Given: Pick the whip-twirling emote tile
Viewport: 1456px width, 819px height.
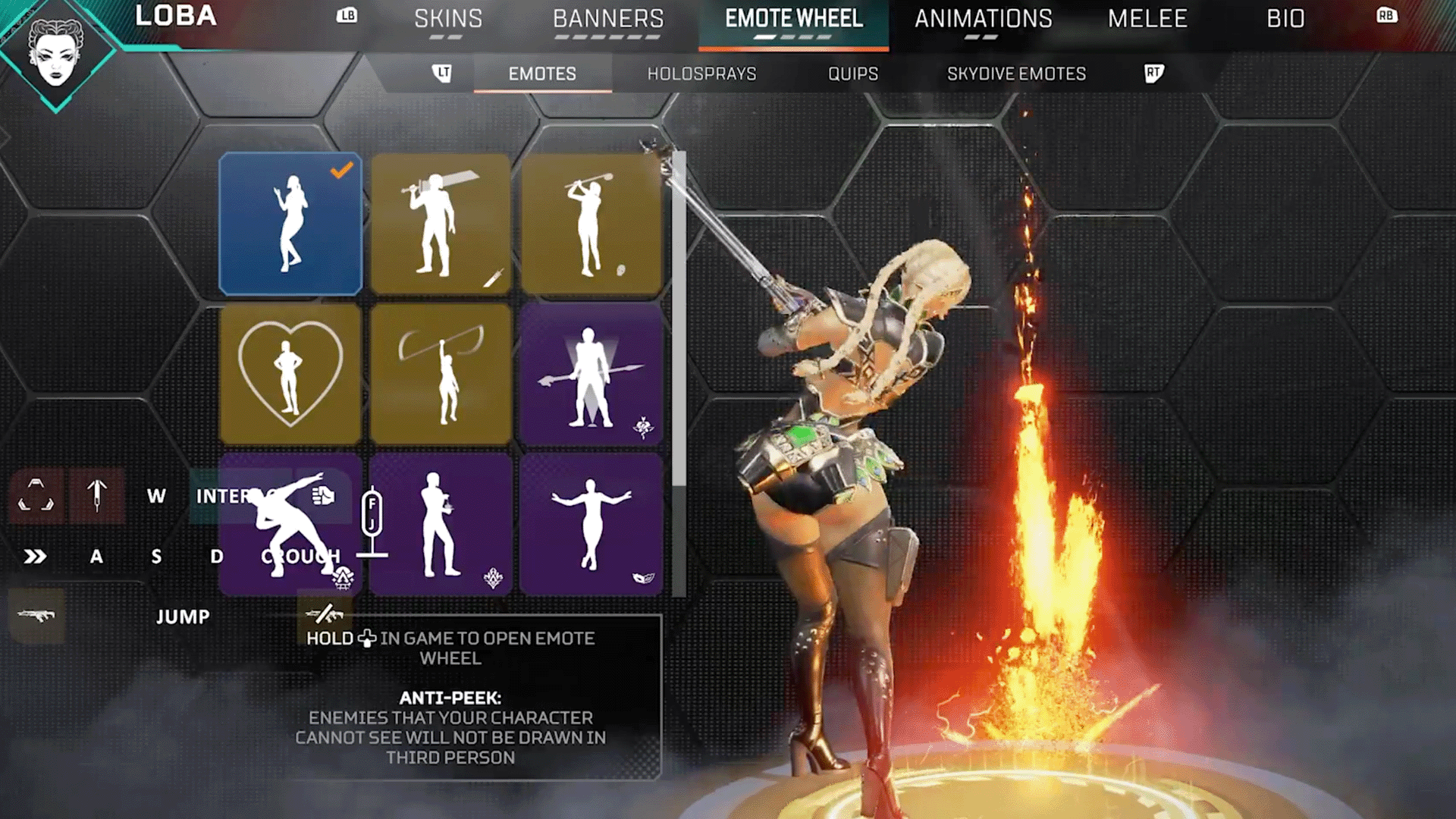Looking at the screenshot, I should (x=441, y=374).
